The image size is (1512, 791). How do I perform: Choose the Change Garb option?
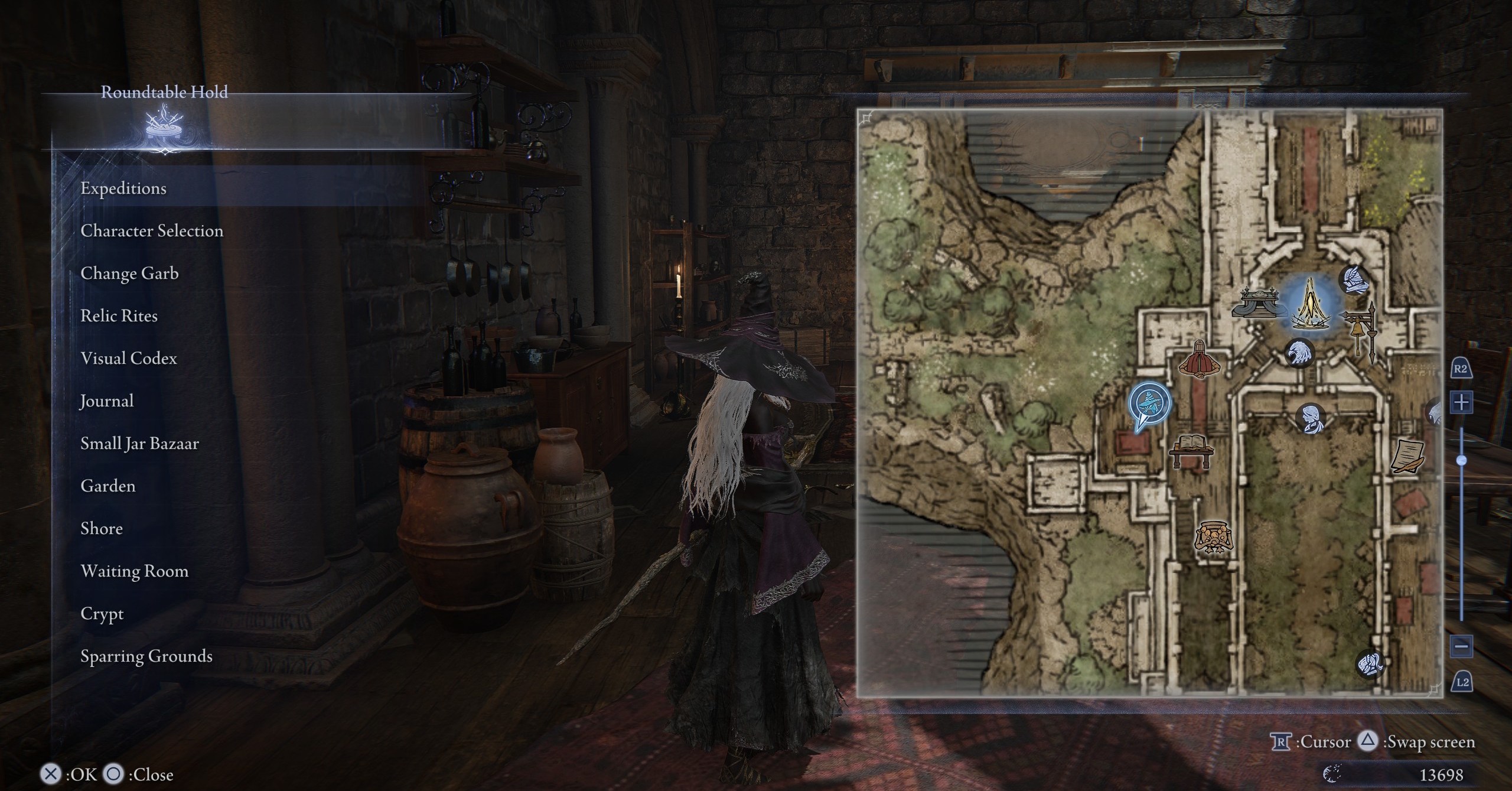(129, 273)
